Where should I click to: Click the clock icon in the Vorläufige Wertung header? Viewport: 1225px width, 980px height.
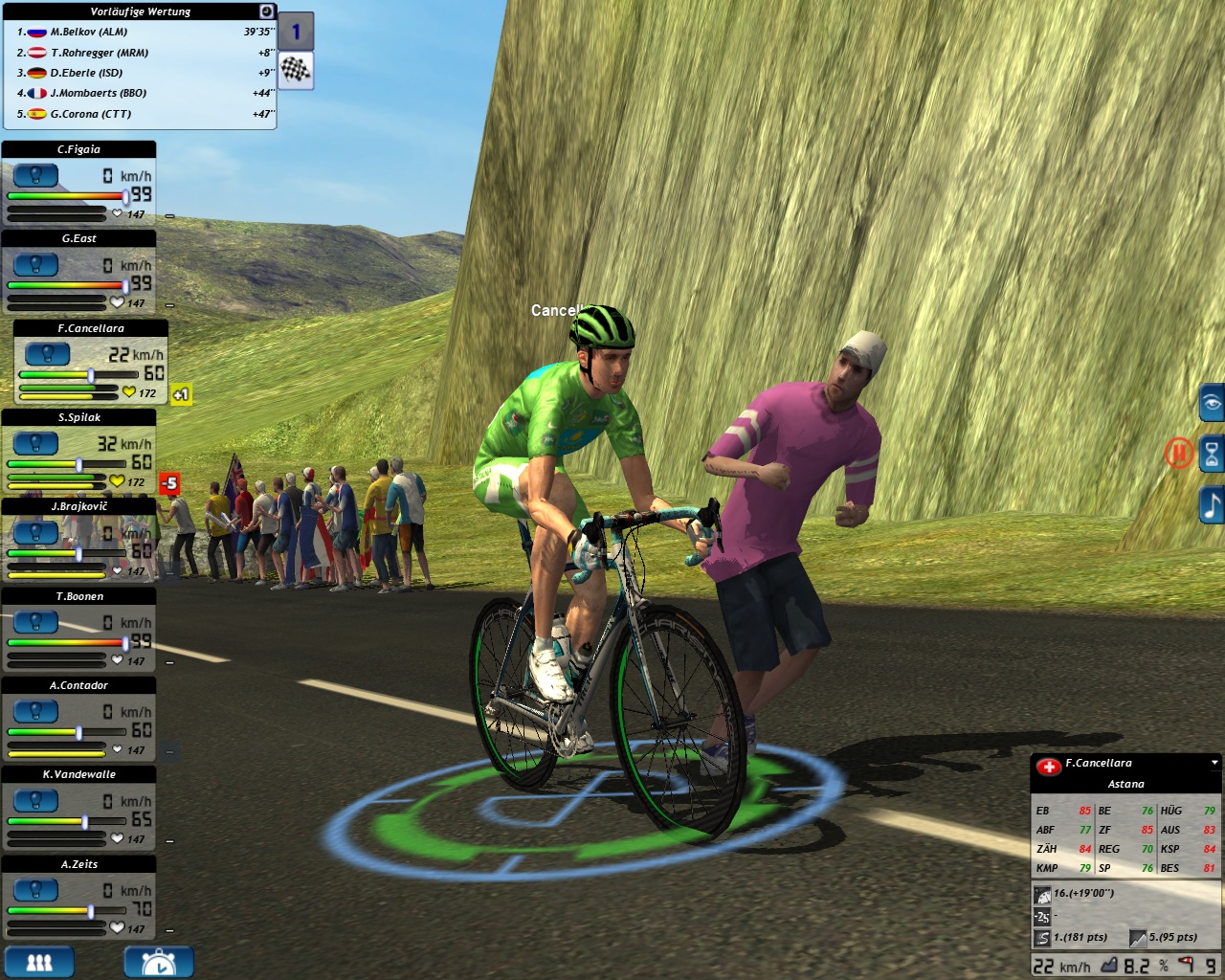pos(267,11)
